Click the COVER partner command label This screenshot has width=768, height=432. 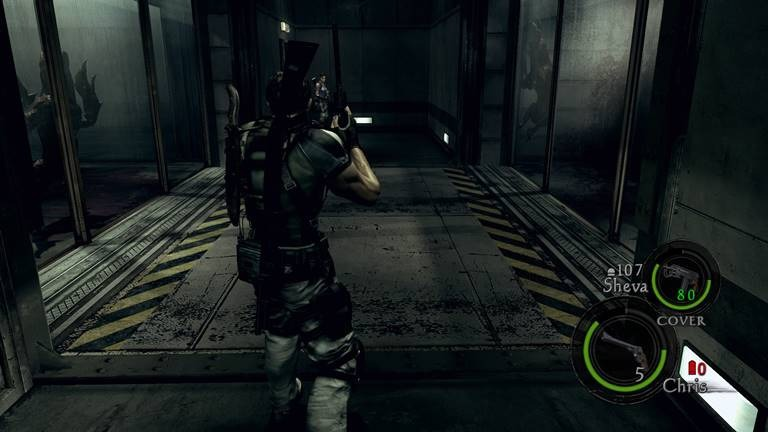click(x=681, y=320)
